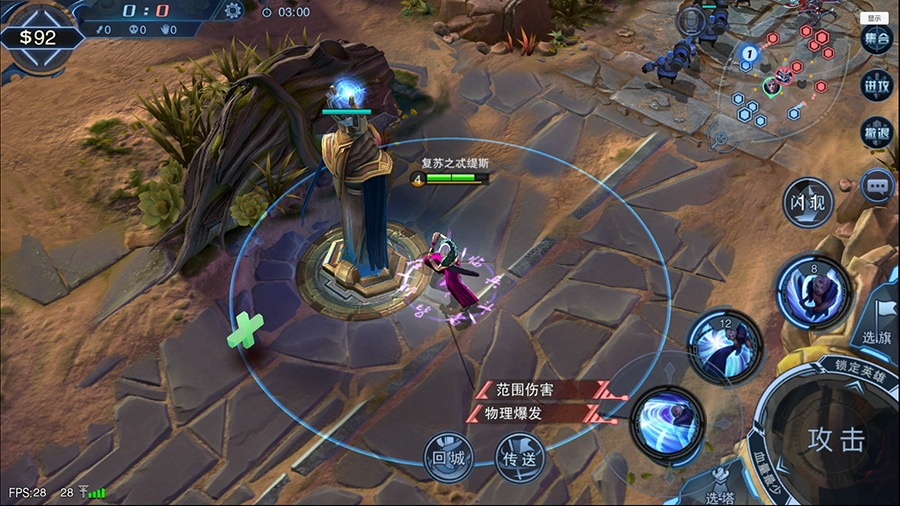Viewport: 900px width, 506px height.
Task: Toggle the microphone voice button
Action: 690,20
